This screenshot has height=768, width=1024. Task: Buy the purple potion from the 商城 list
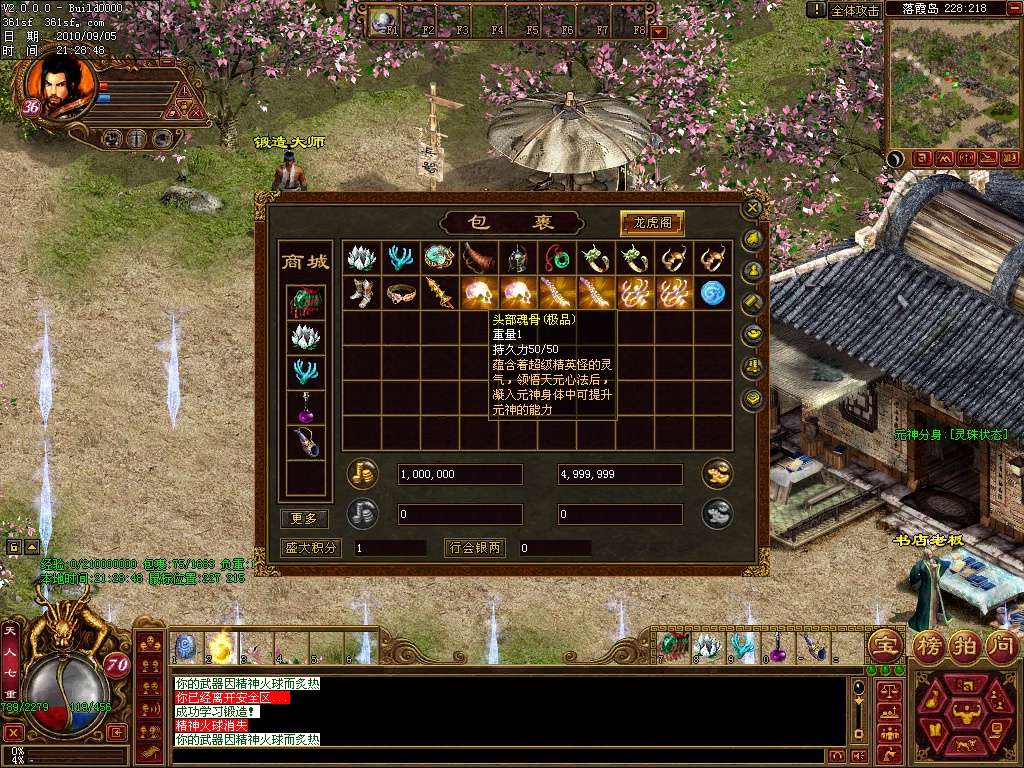(x=306, y=407)
